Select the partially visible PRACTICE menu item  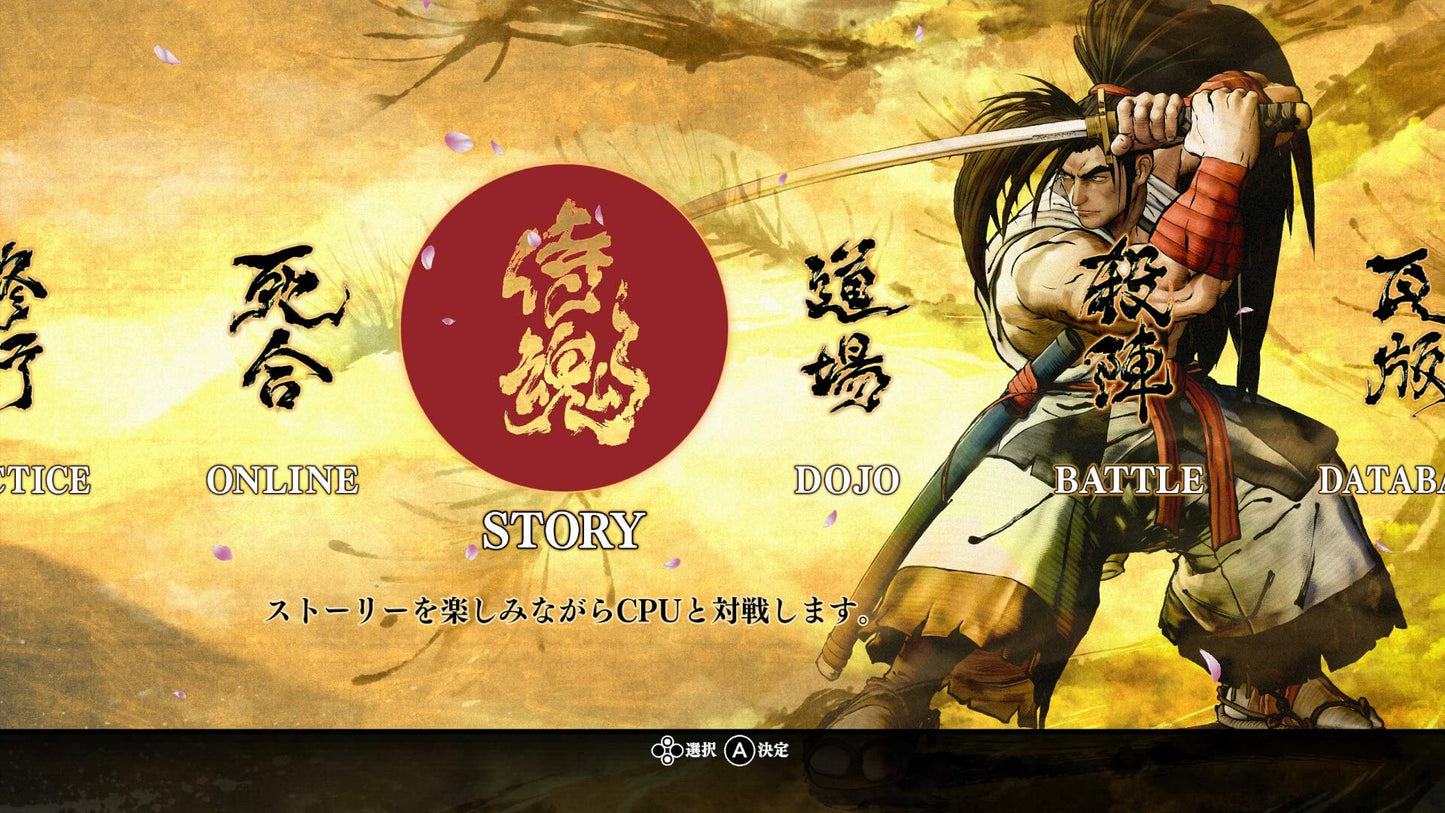click(x=45, y=480)
